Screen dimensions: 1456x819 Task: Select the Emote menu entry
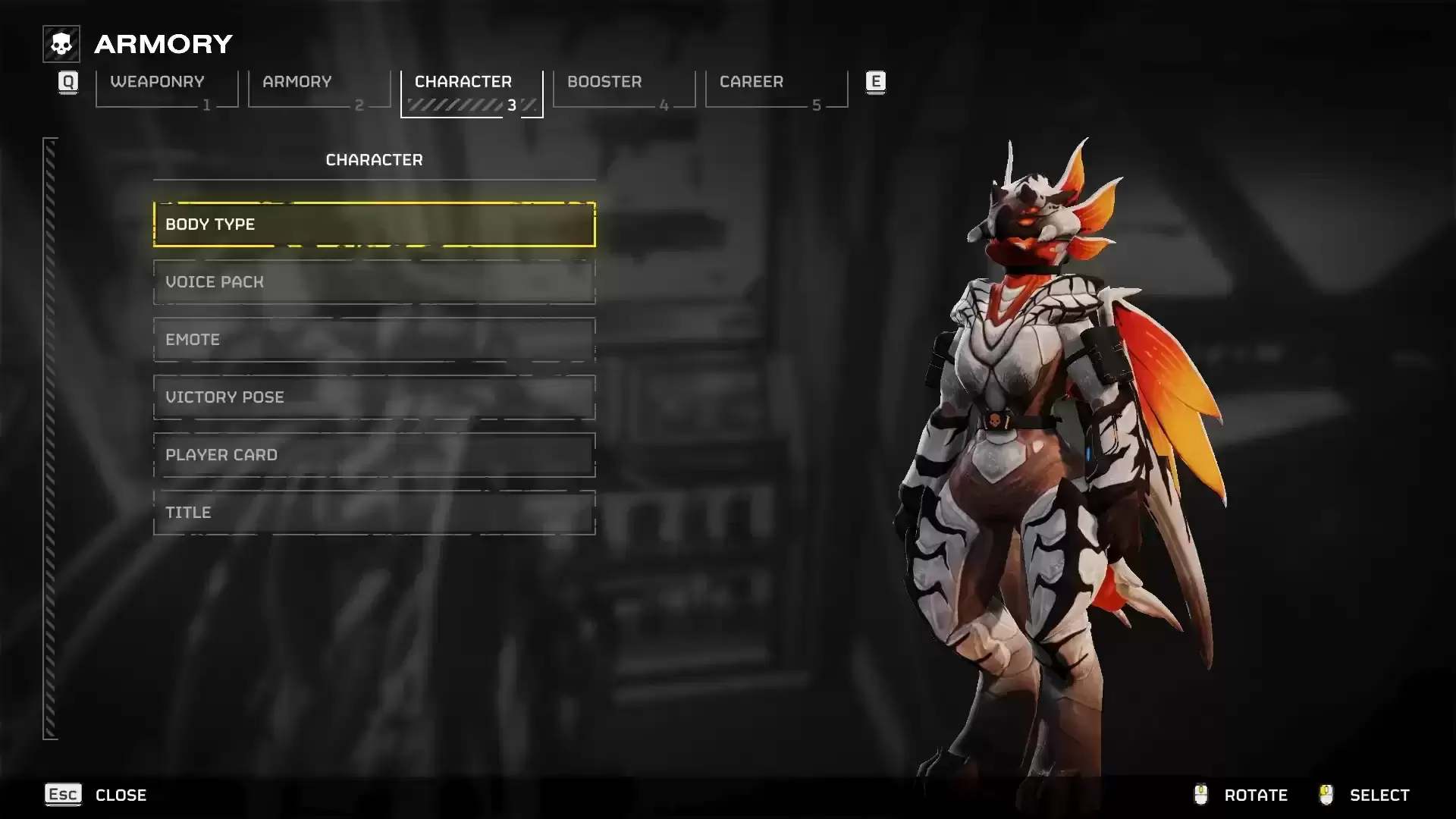click(374, 340)
